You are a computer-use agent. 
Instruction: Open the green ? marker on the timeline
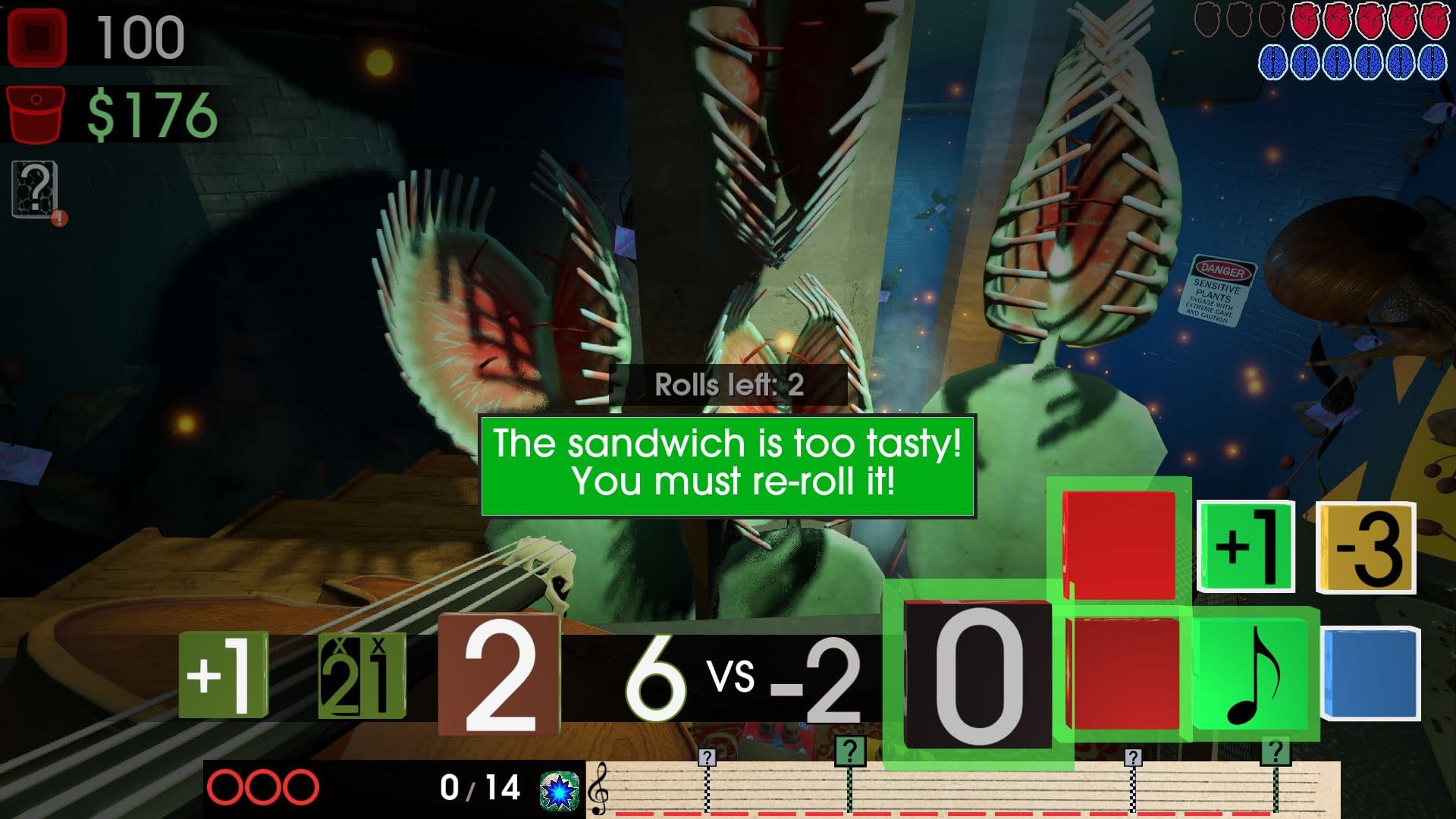[x=849, y=751]
